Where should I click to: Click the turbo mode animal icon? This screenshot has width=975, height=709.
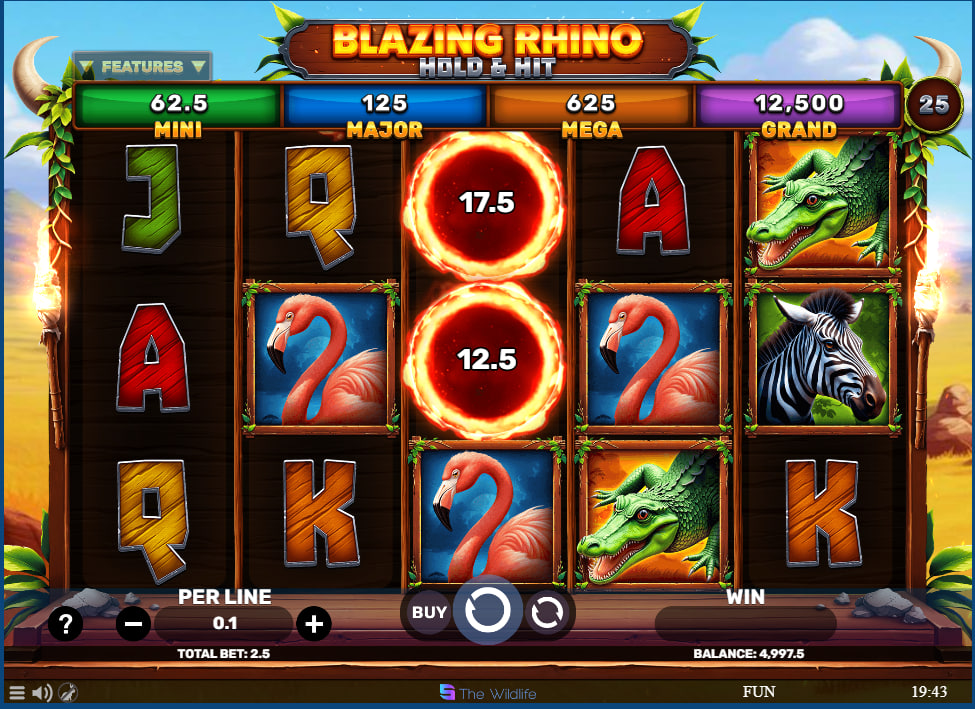point(68,692)
